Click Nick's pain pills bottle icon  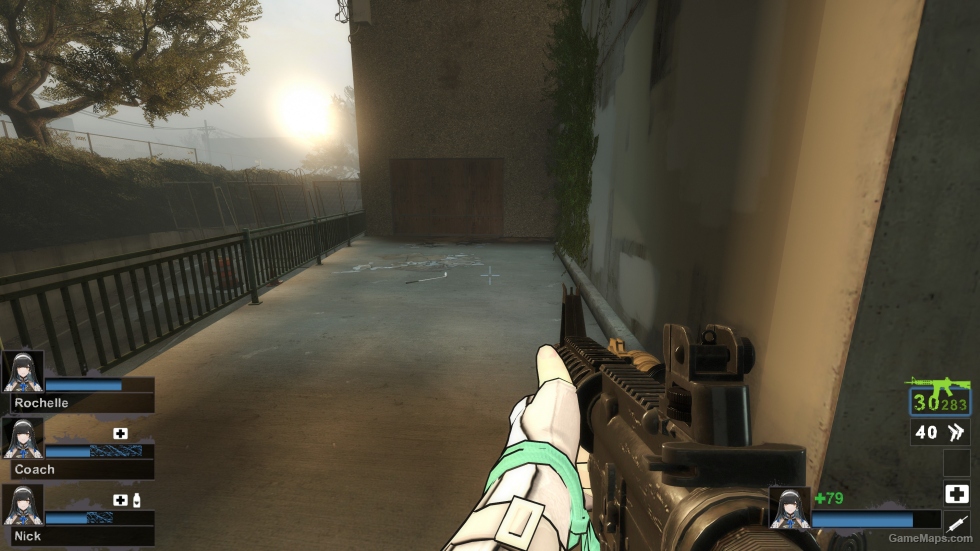click(x=136, y=499)
